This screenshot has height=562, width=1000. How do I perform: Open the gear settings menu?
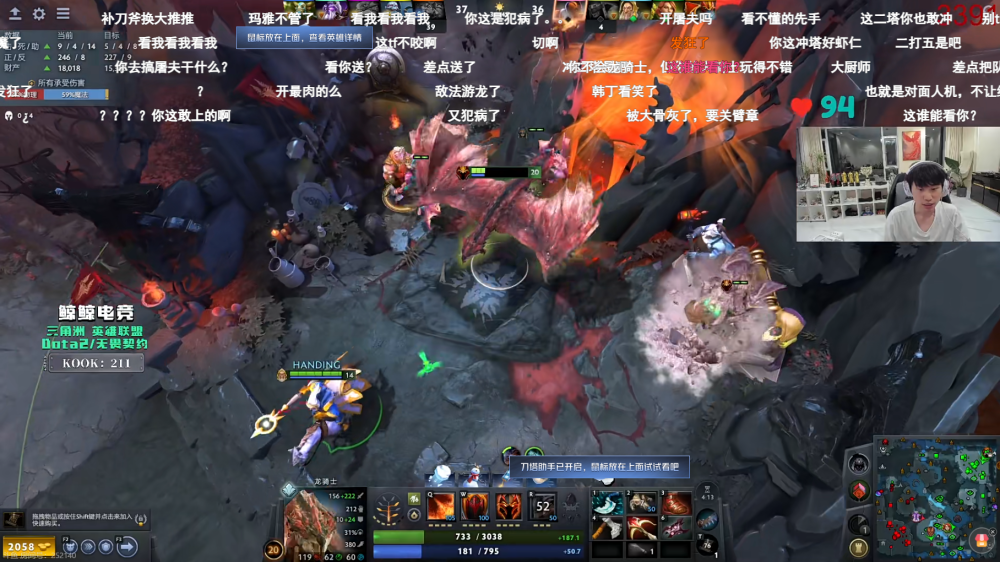pos(39,14)
